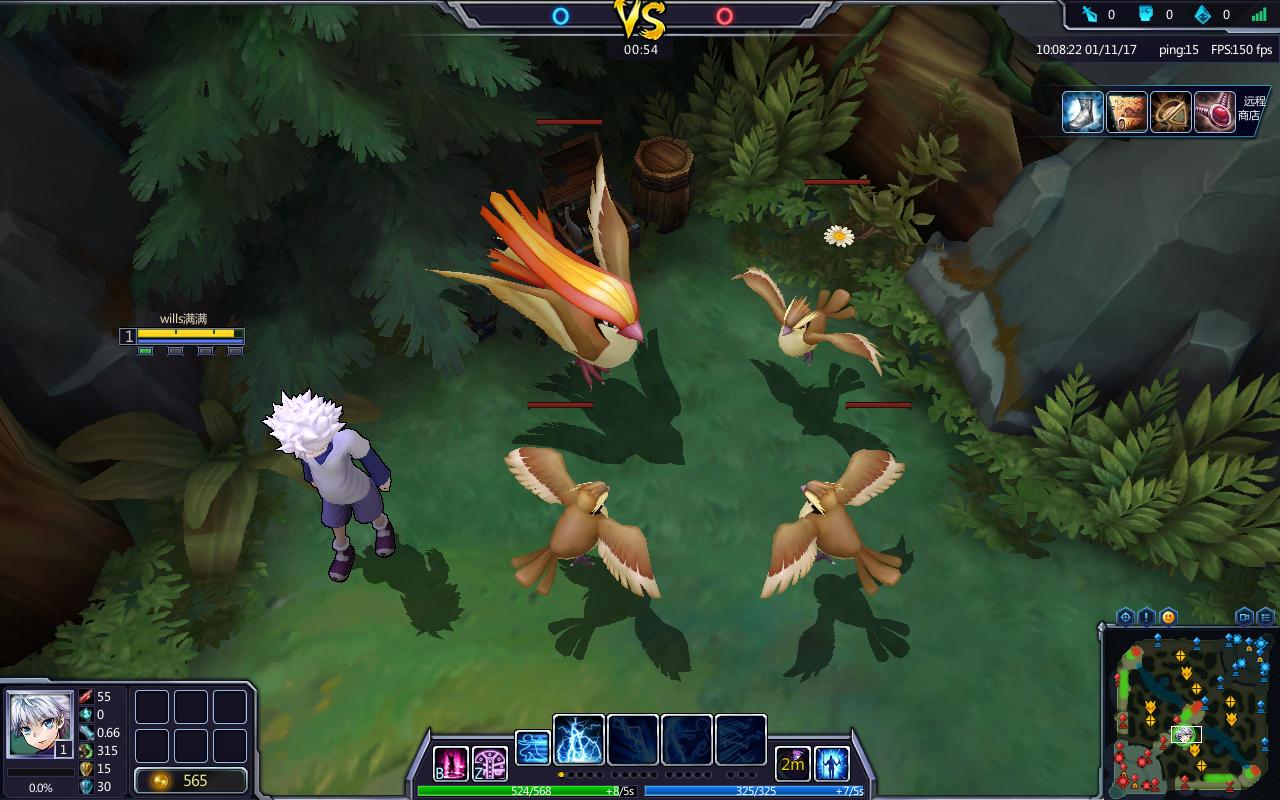Activate the pink trinket skill marked Z
This screenshot has width=1280, height=800.
pos(490,764)
